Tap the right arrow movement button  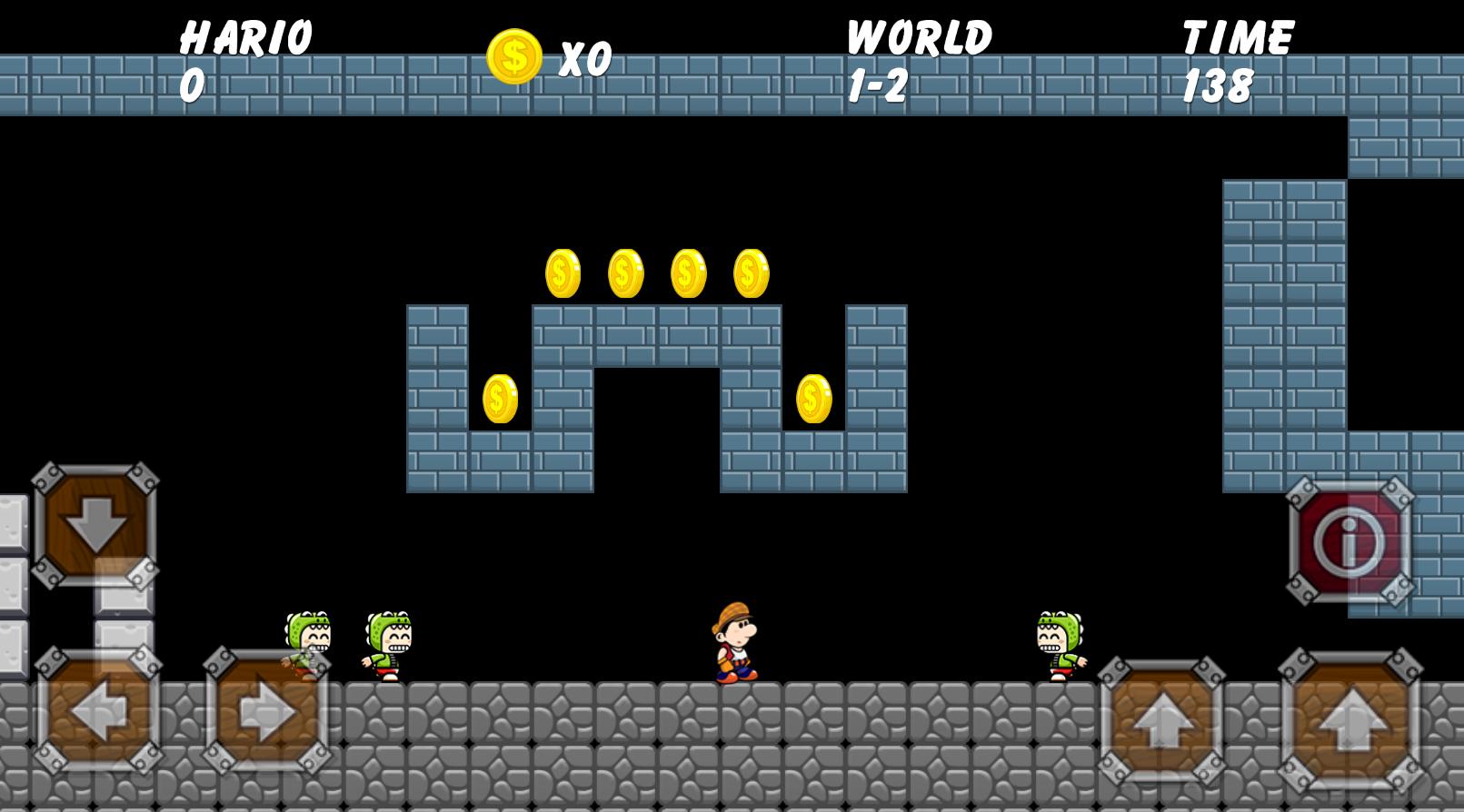click(x=266, y=710)
